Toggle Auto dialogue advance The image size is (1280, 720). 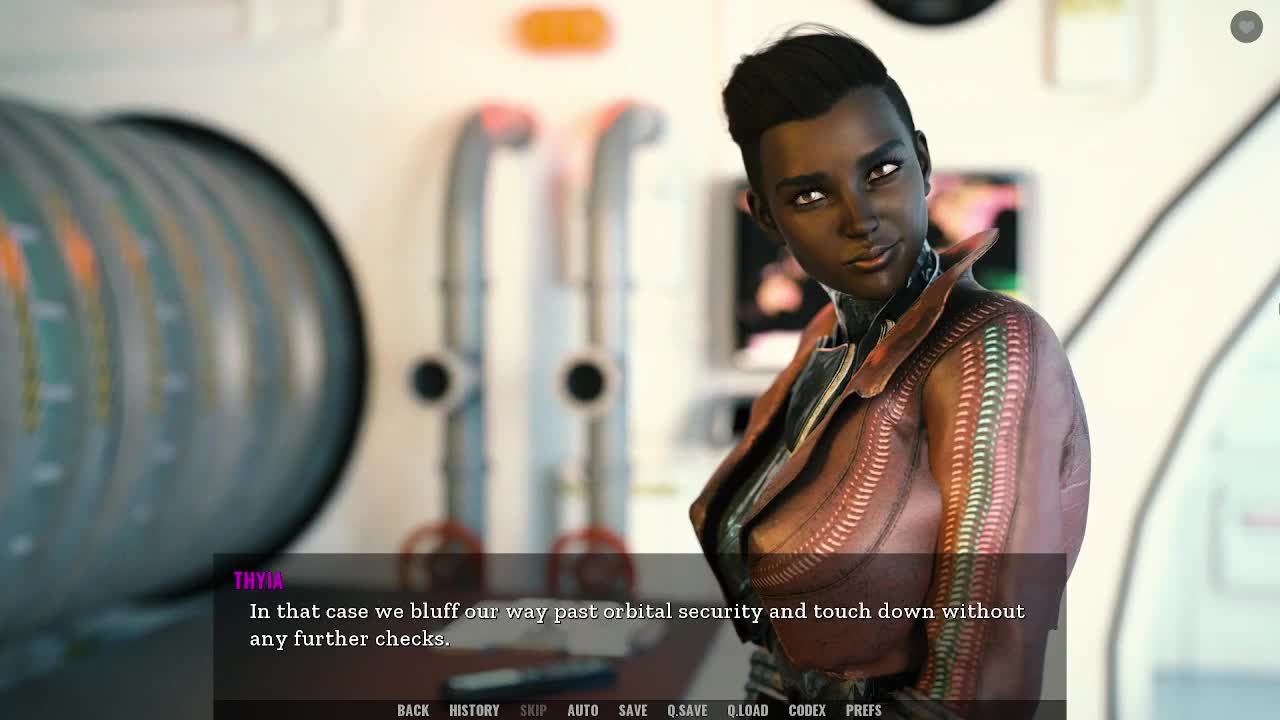point(582,710)
